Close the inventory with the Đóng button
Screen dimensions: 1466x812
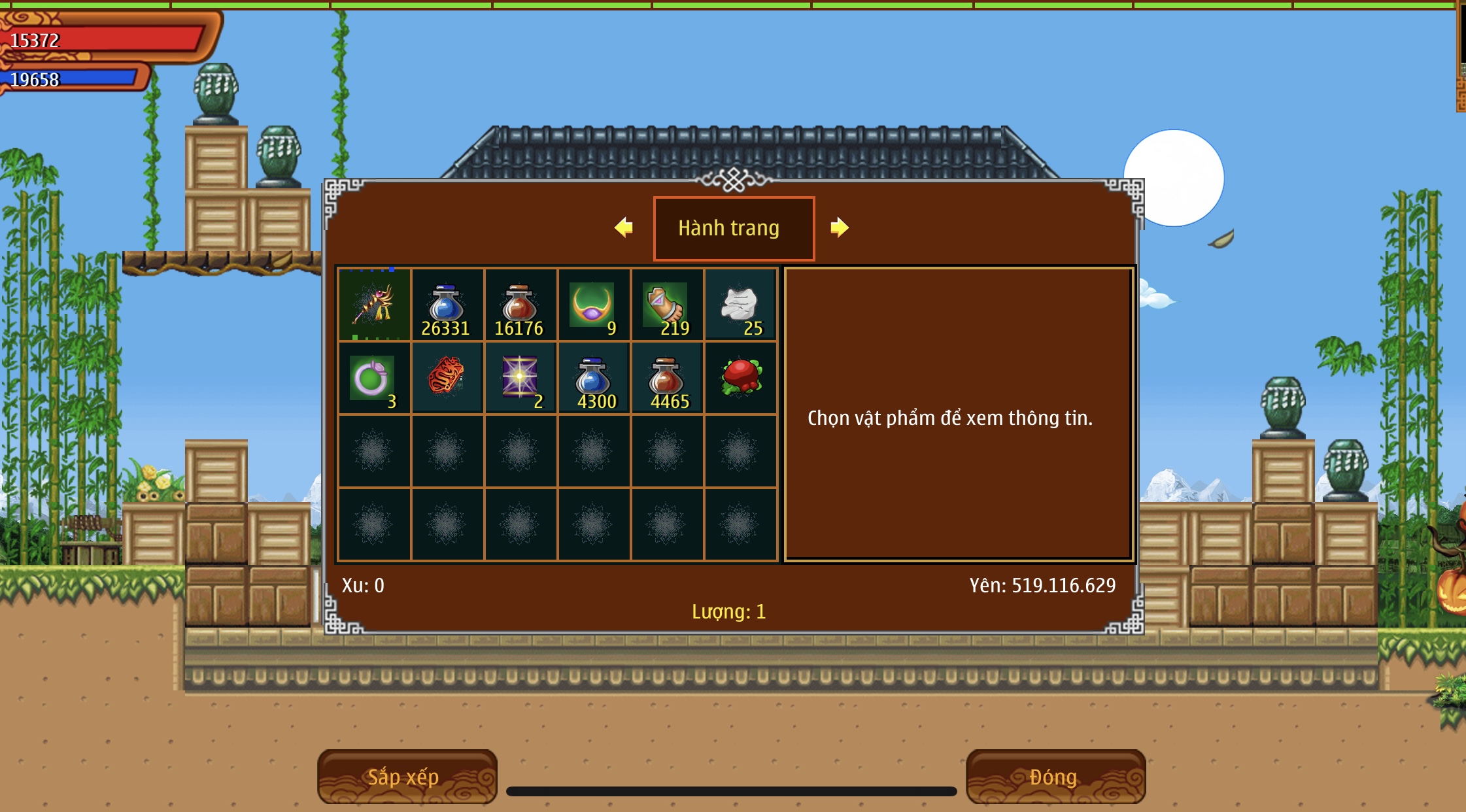(1055, 777)
